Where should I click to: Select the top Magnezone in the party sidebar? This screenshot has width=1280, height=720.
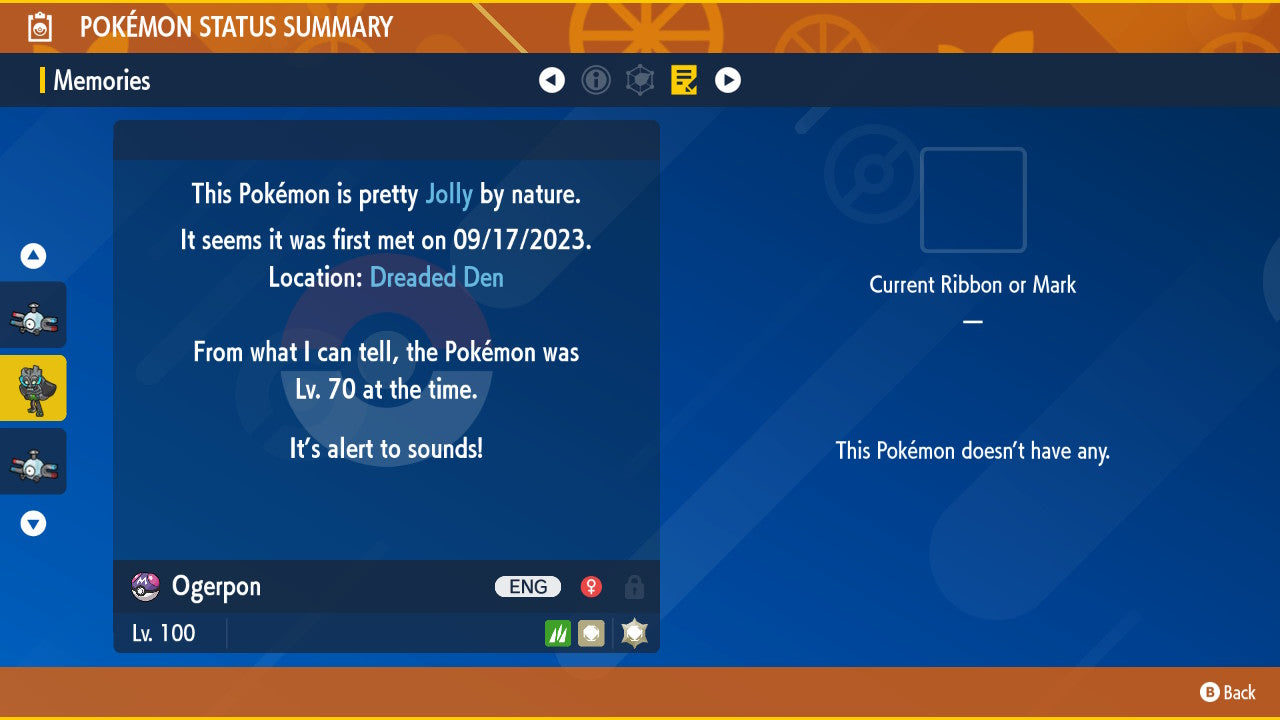(30, 314)
